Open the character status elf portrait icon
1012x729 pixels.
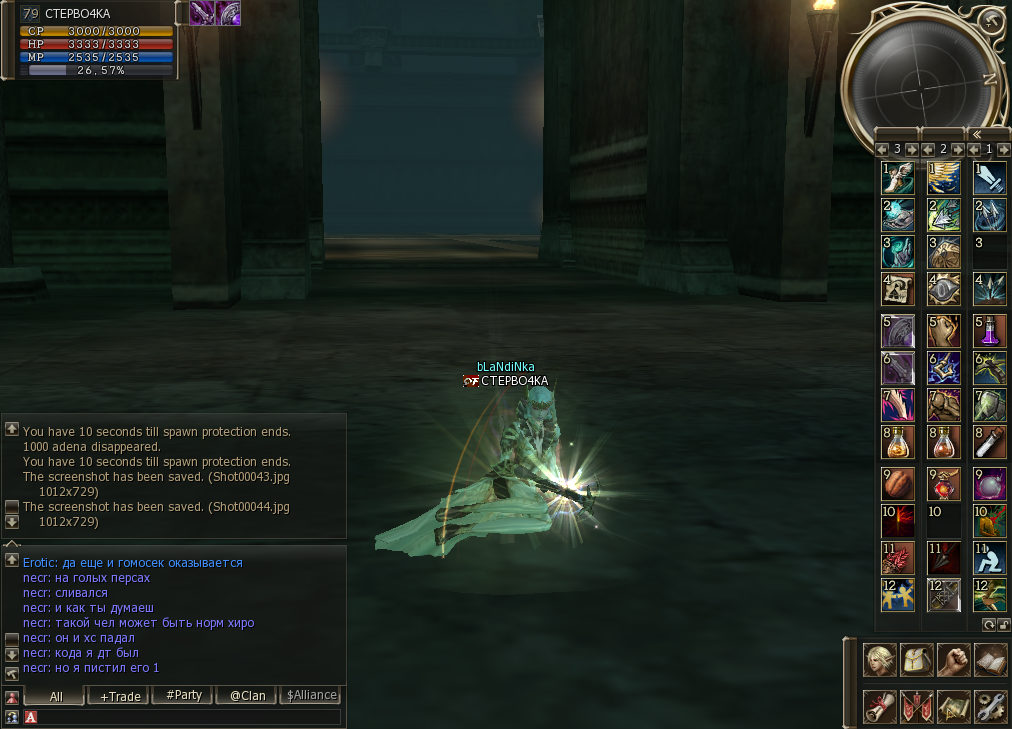879,660
